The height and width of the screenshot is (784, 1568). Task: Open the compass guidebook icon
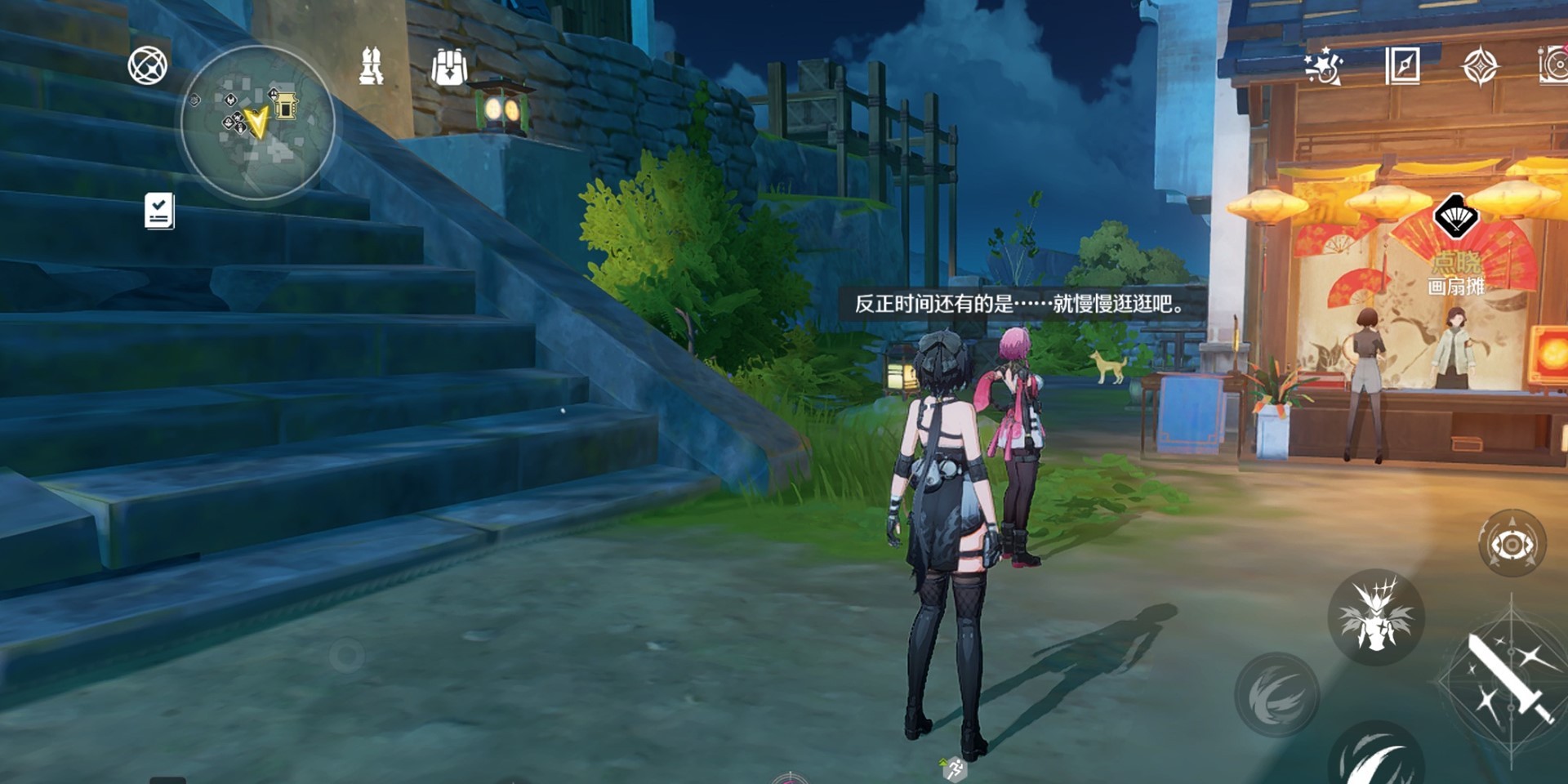(x=1402, y=66)
